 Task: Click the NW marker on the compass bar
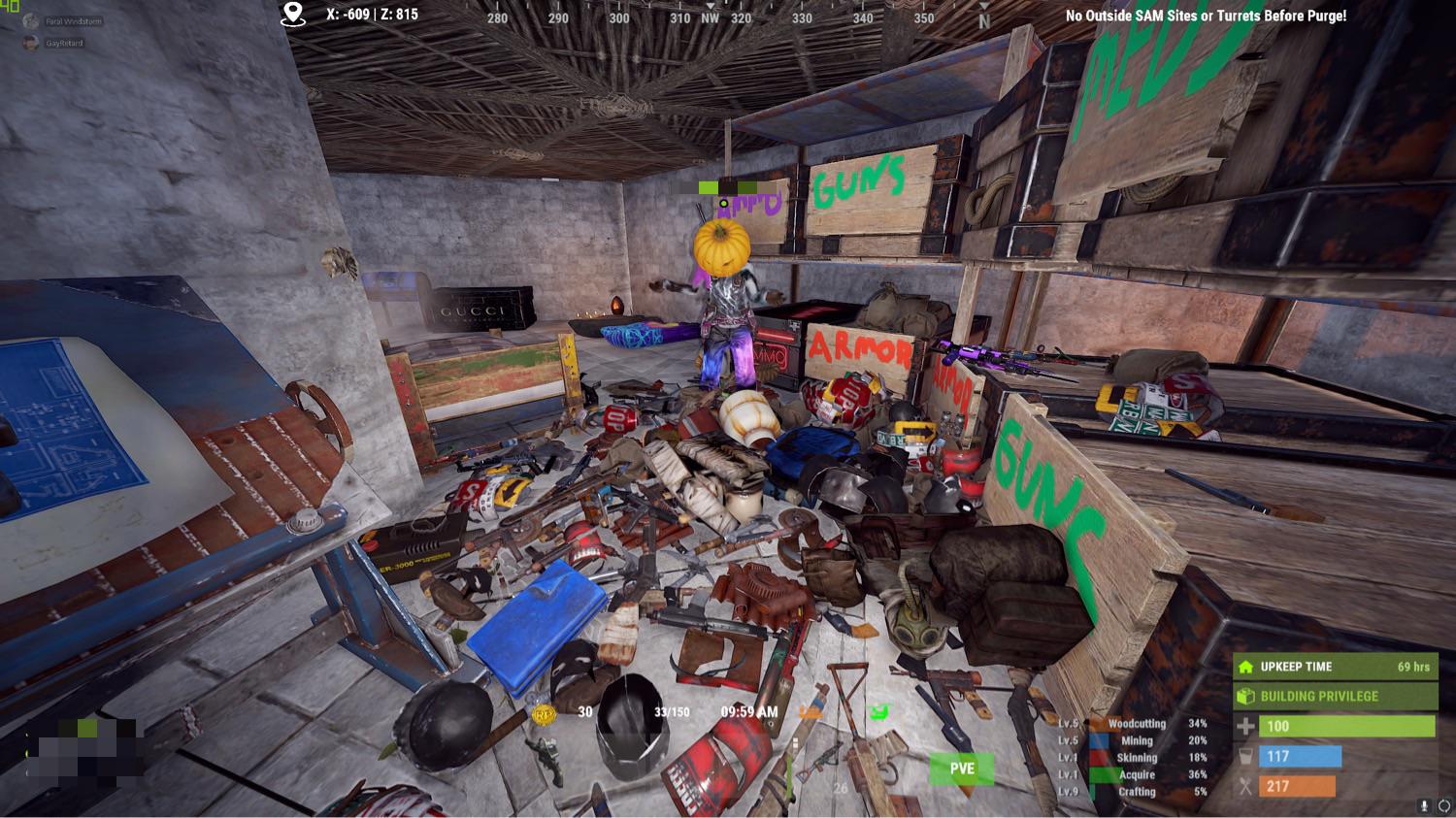click(711, 16)
